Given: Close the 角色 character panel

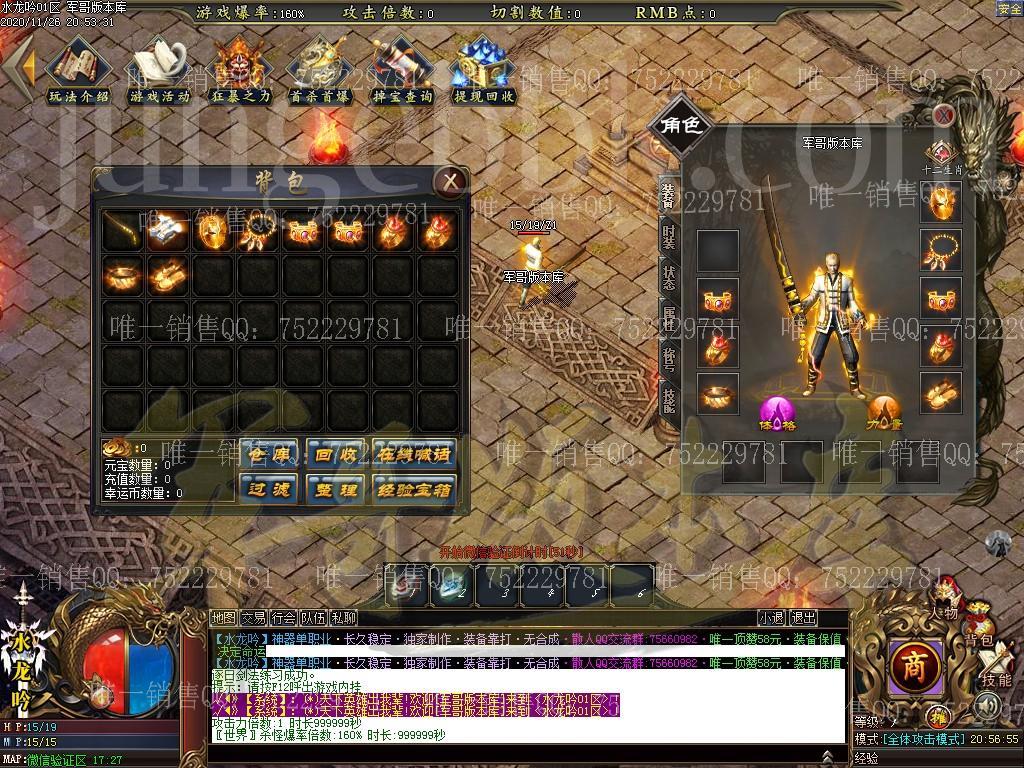Looking at the screenshot, I should tap(943, 115).
